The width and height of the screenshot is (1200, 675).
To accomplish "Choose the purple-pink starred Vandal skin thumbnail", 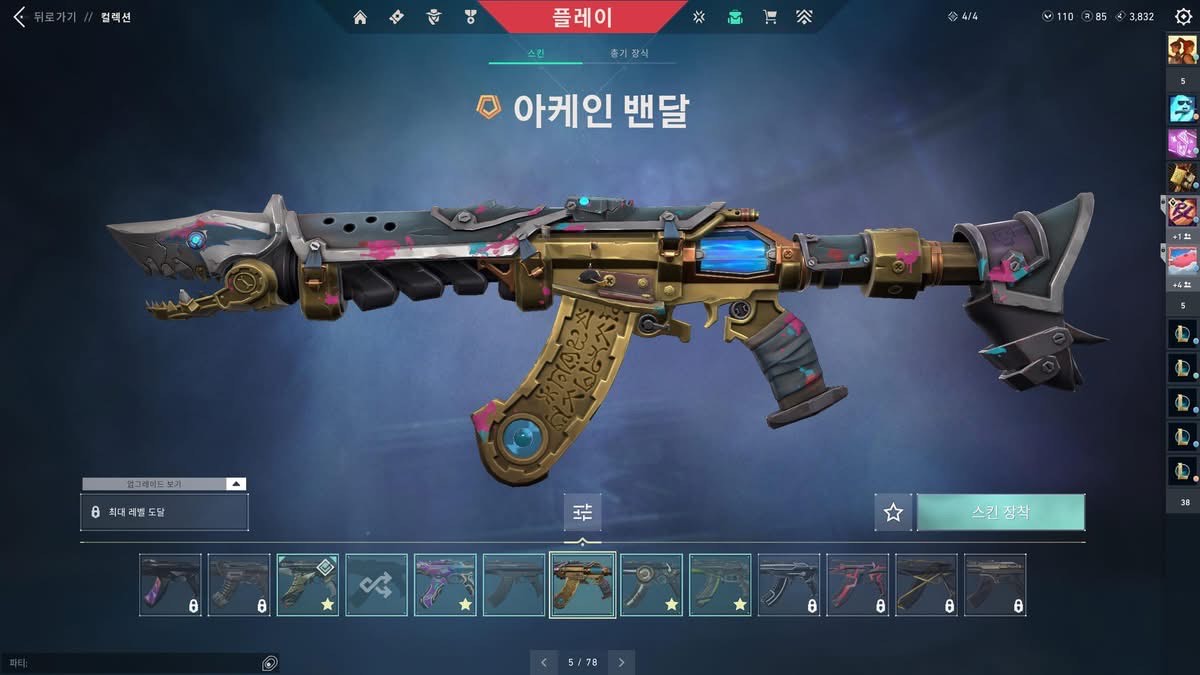I will (445, 585).
